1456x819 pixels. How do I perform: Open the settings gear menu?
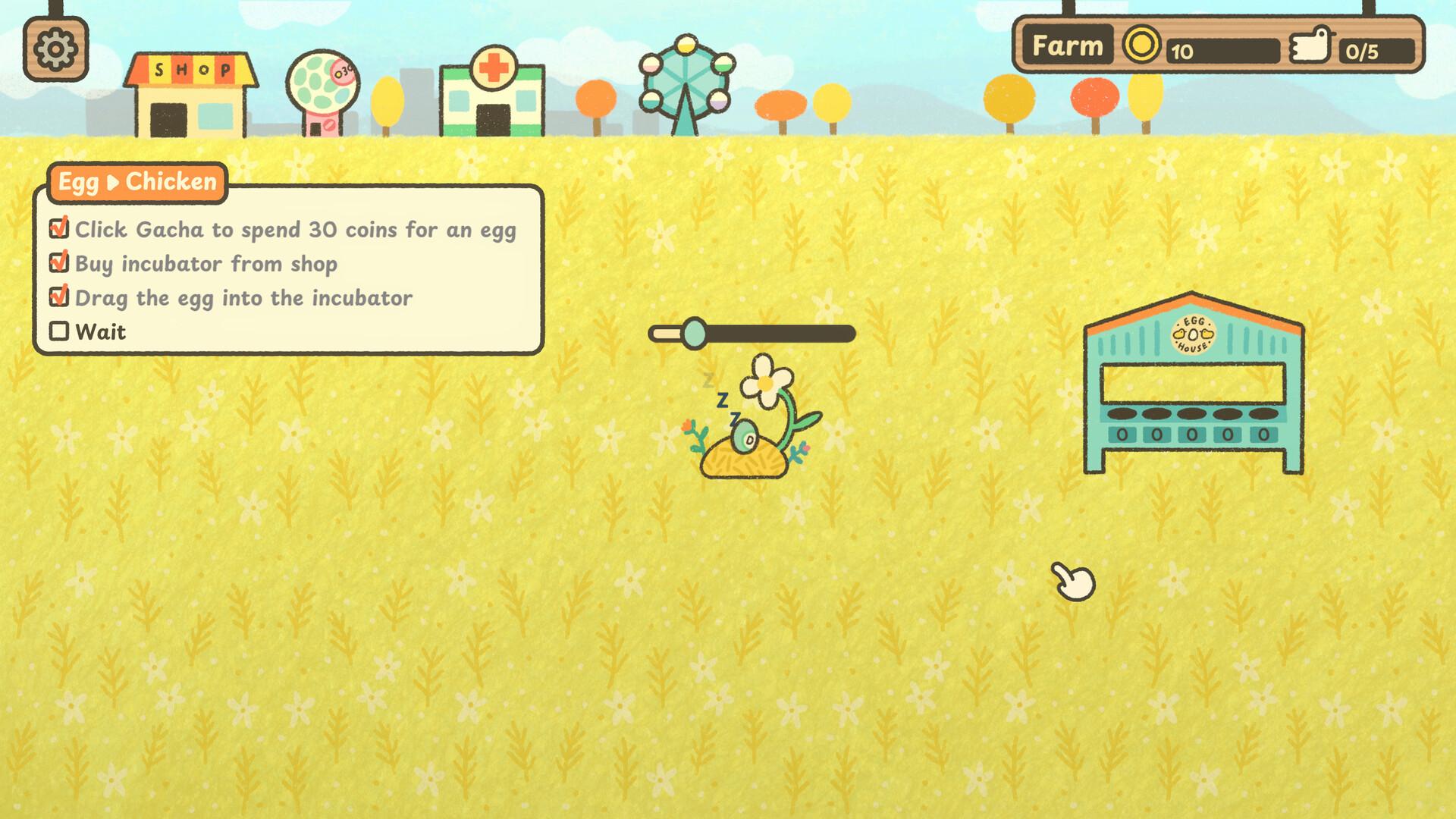[55, 49]
